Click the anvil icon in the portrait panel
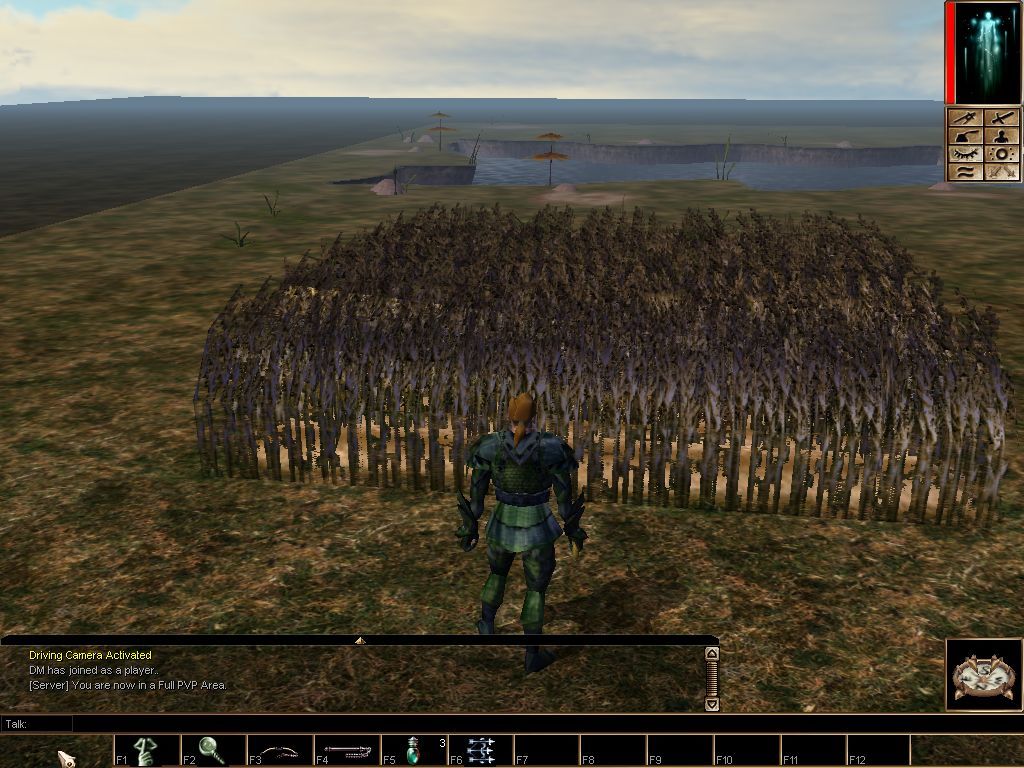Image resolution: width=1024 pixels, height=768 pixels. [967, 136]
